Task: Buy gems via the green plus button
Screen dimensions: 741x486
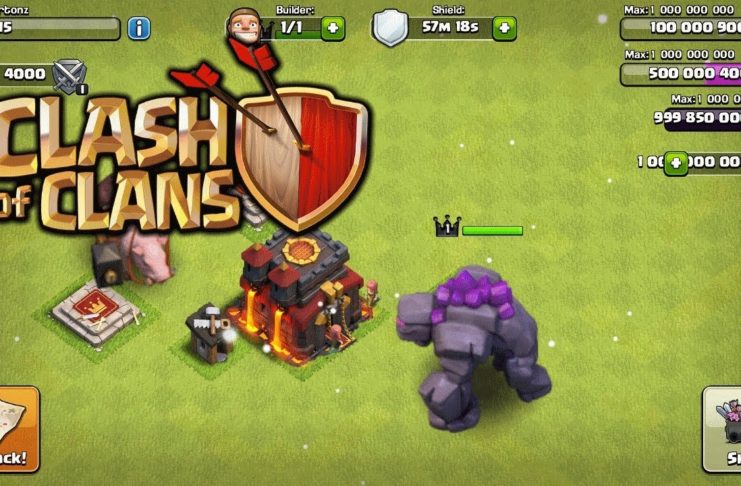Action: (x=677, y=162)
